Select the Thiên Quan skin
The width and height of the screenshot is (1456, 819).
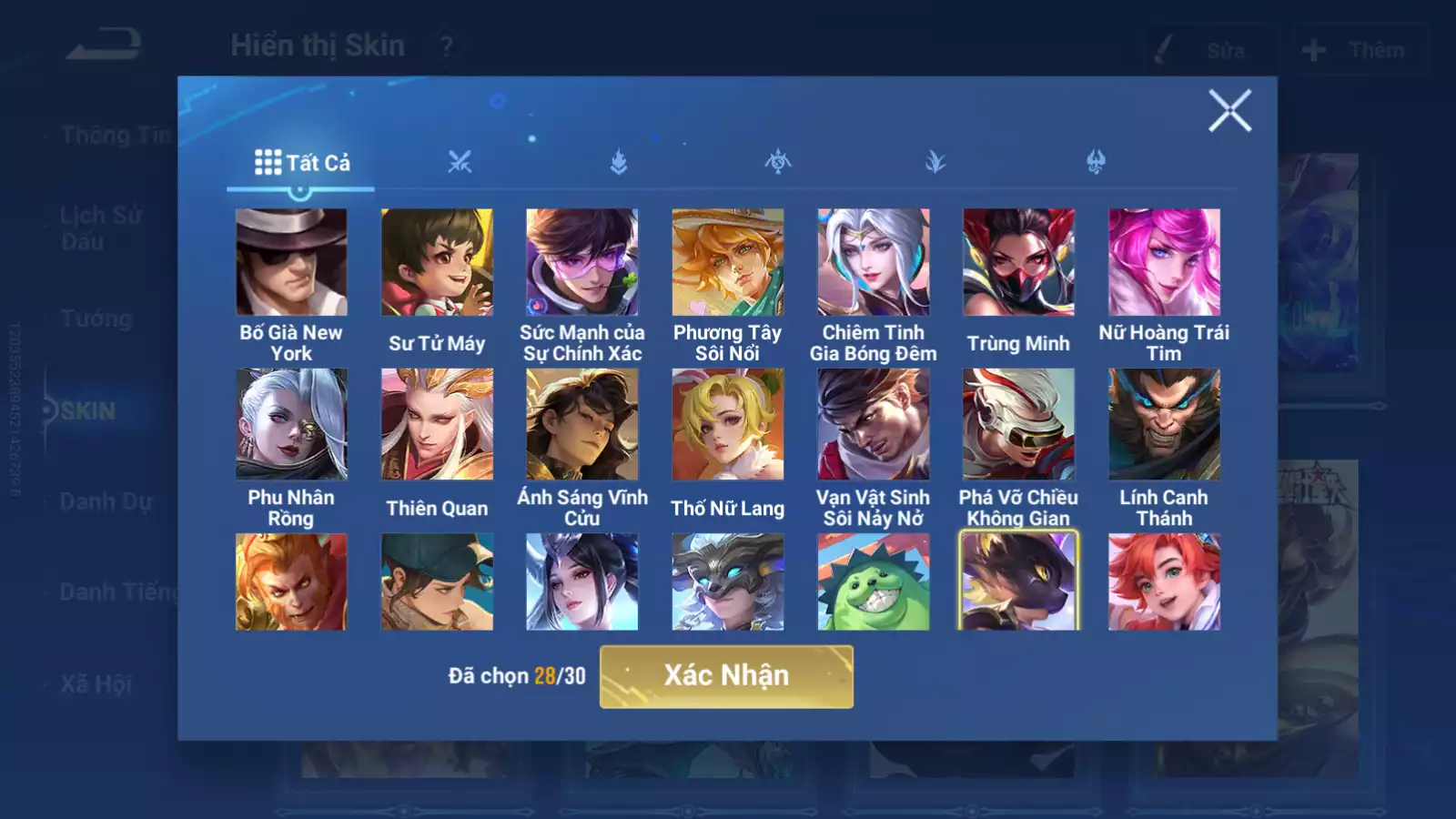pyautogui.click(x=437, y=424)
